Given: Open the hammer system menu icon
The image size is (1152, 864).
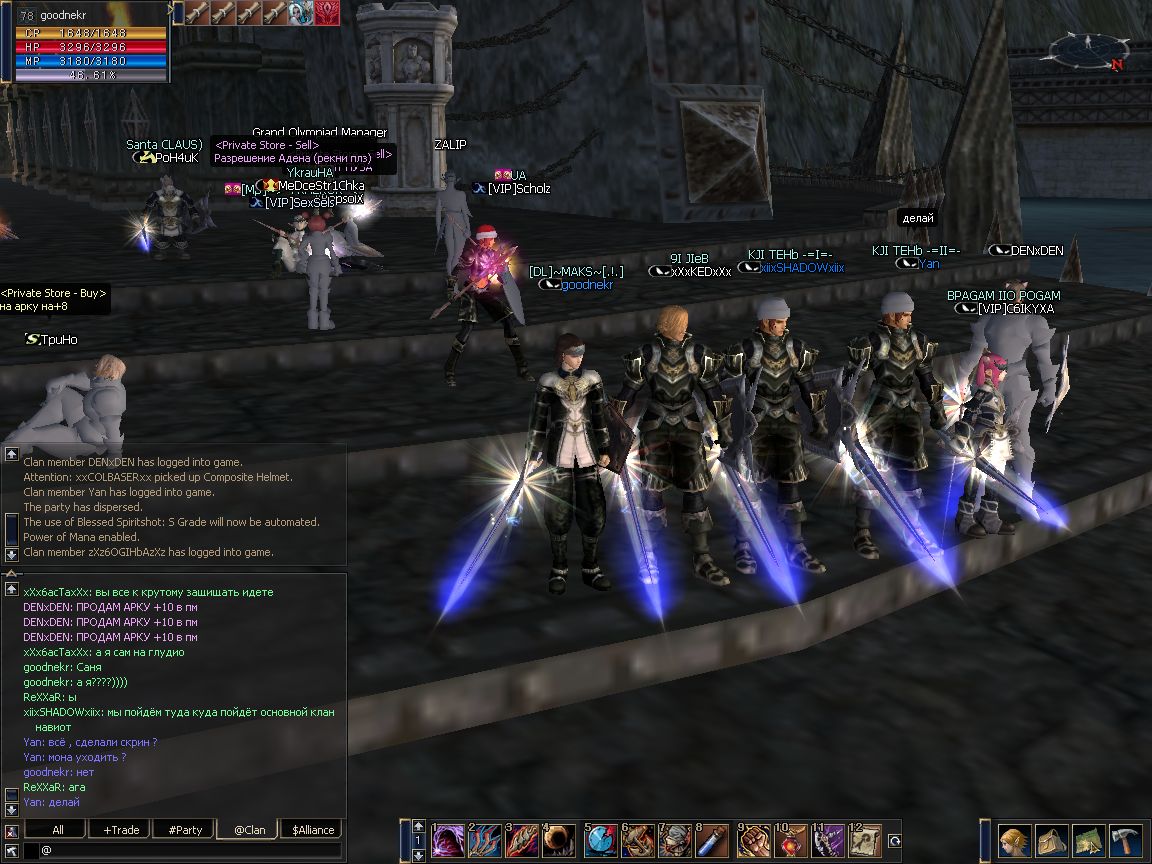Looking at the screenshot, I should pos(1125,839).
